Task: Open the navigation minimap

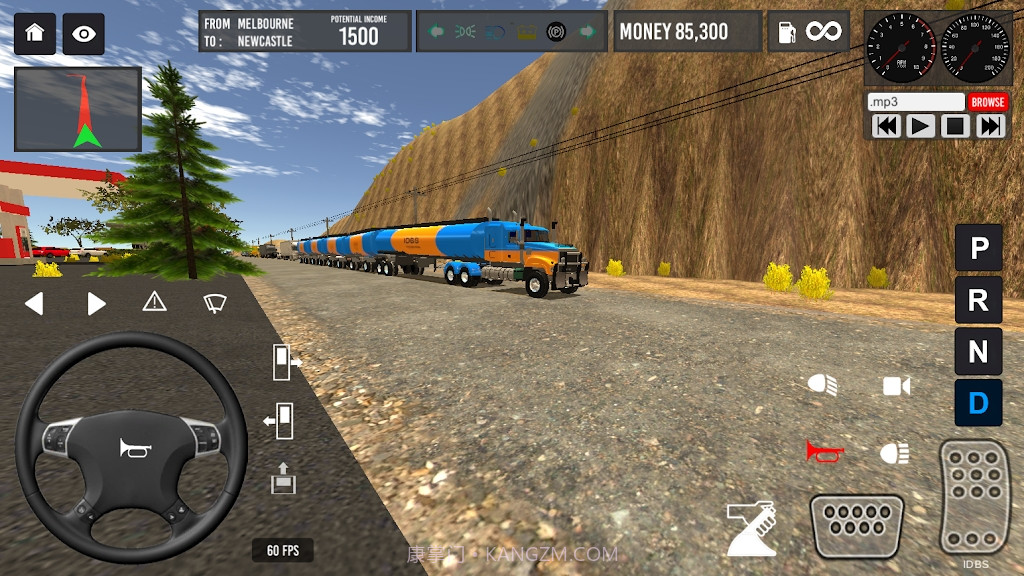Action: pos(78,109)
